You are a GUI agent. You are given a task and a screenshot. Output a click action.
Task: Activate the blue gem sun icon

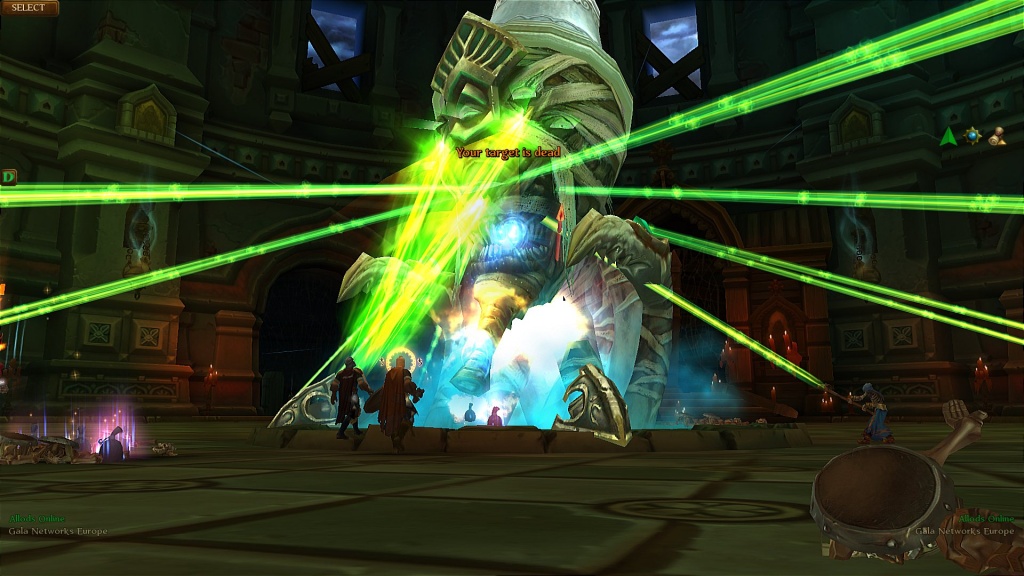click(x=972, y=135)
